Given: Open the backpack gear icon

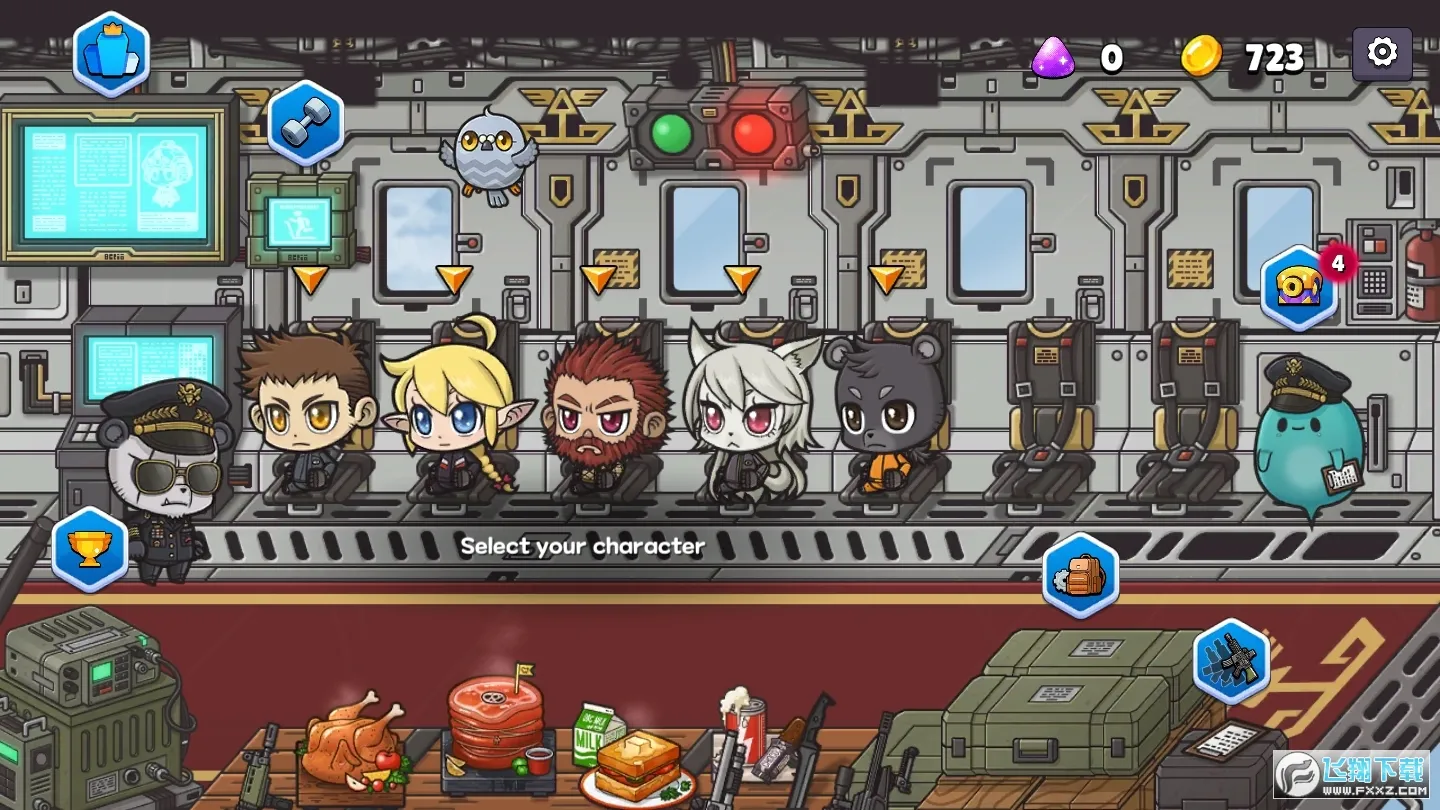Looking at the screenshot, I should tap(1080, 575).
